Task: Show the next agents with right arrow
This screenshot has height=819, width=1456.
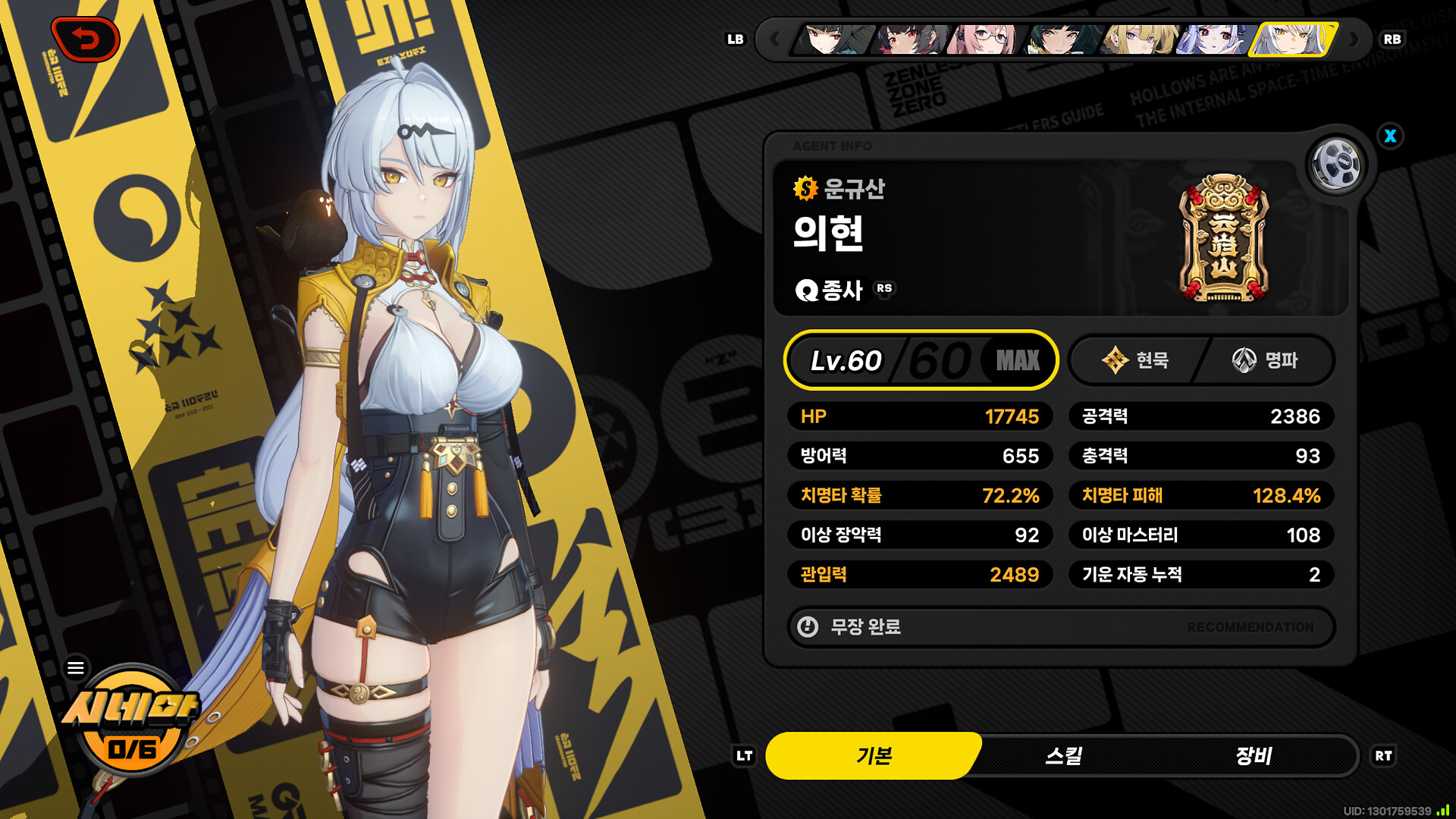Action: point(1354,39)
